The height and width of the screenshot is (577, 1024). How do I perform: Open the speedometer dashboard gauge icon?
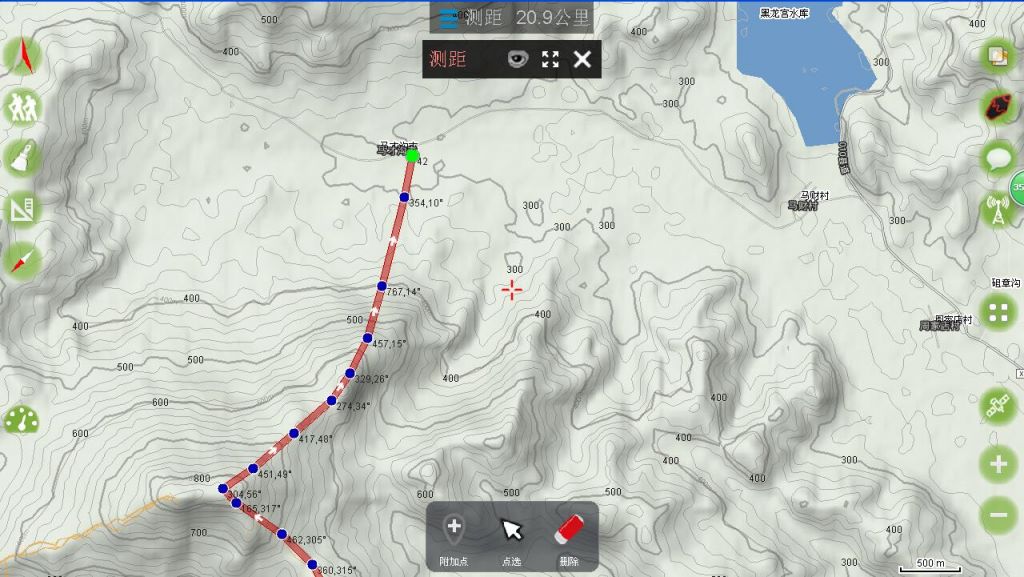point(23,420)
